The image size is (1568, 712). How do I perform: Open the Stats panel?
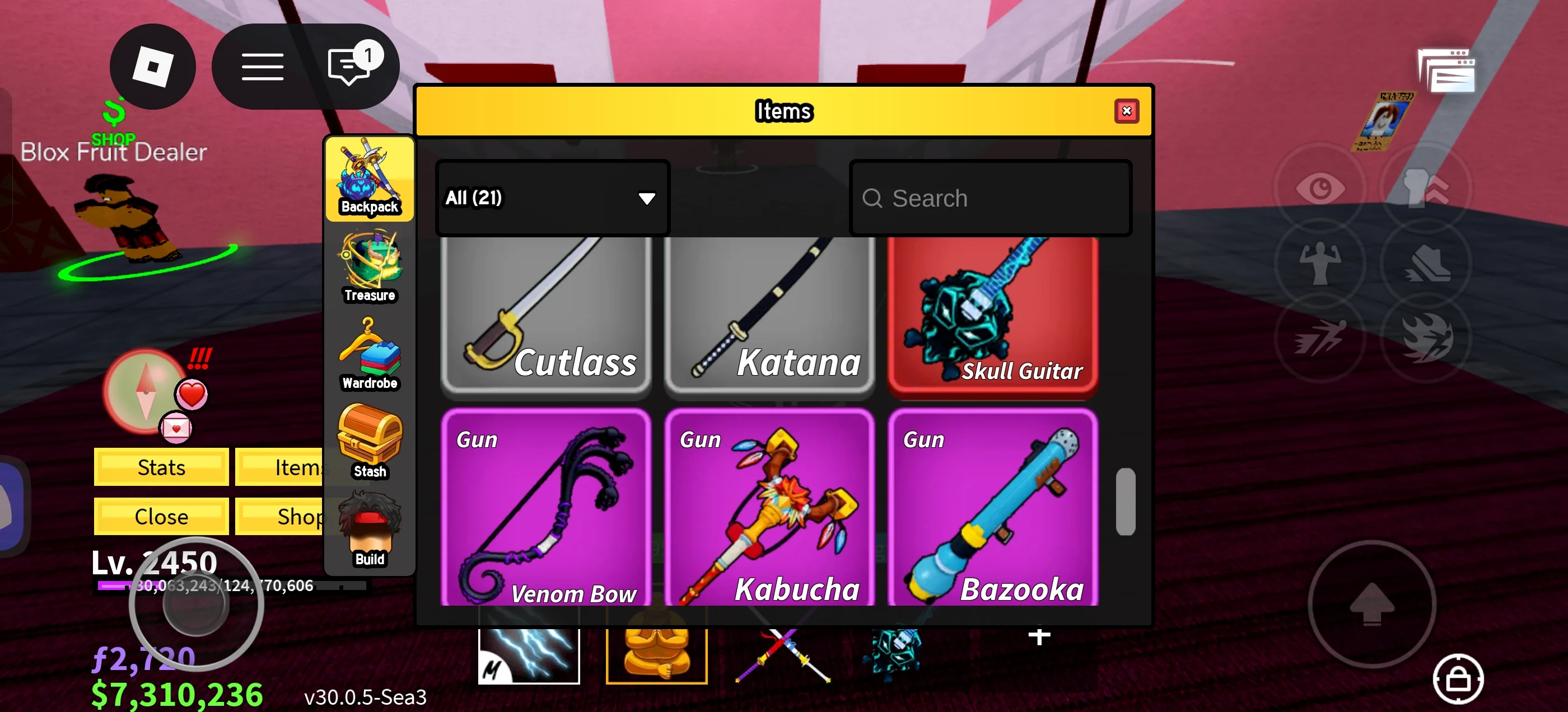(x=161, y=467)
